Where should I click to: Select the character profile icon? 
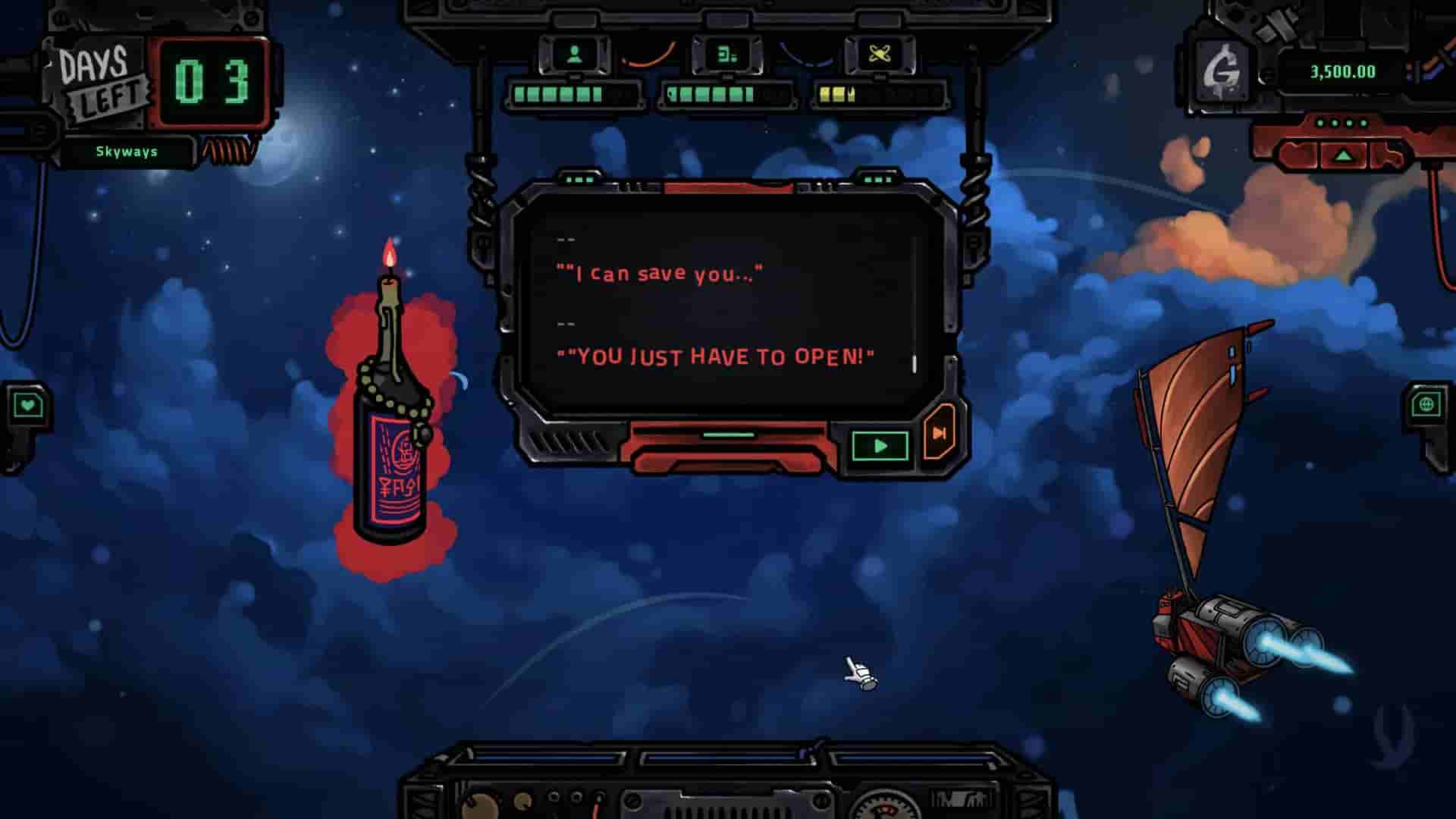point(574,53)
